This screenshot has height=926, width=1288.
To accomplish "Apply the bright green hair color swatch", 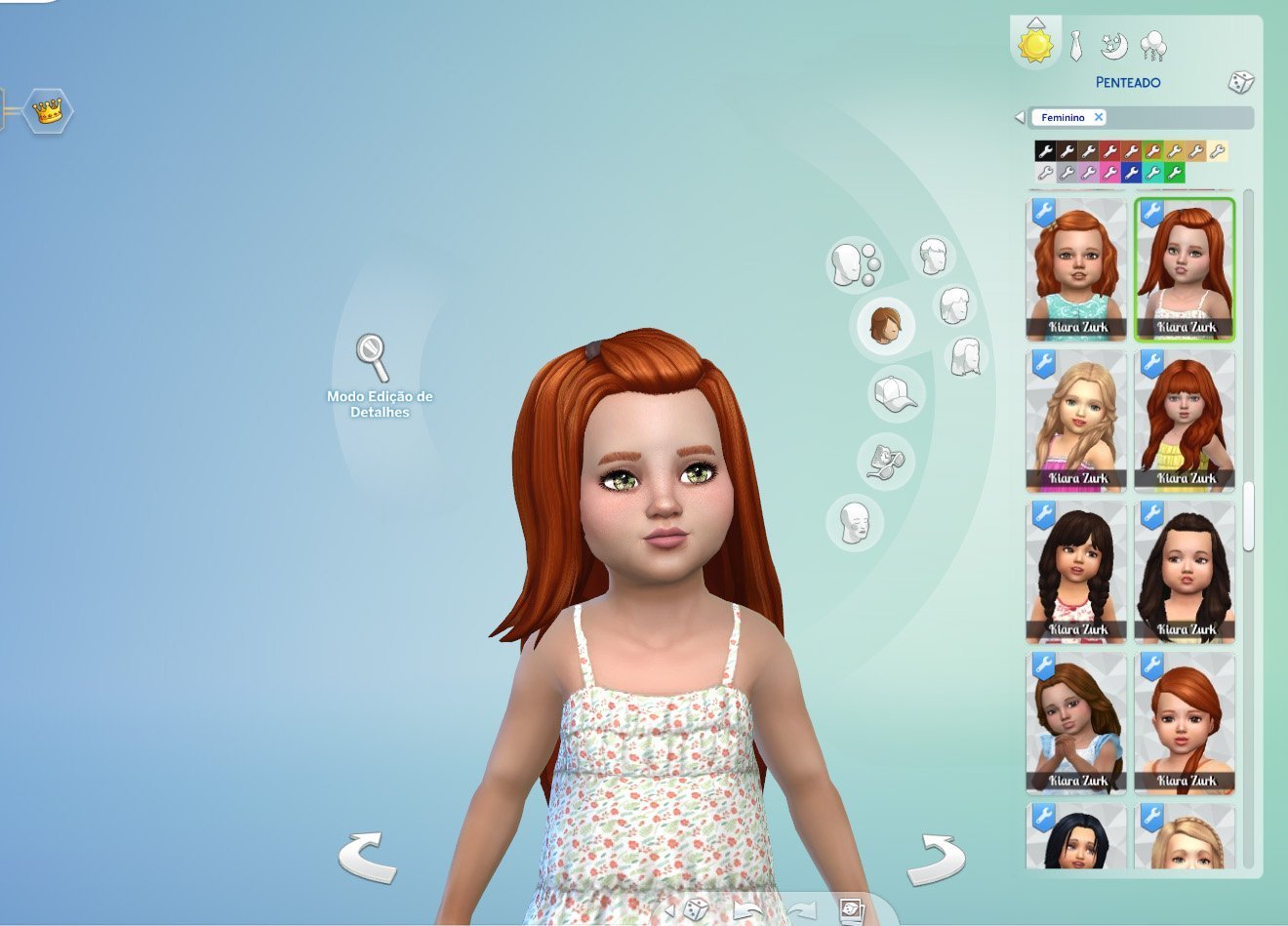I will pyautogui.click(x=1174, y=173).
